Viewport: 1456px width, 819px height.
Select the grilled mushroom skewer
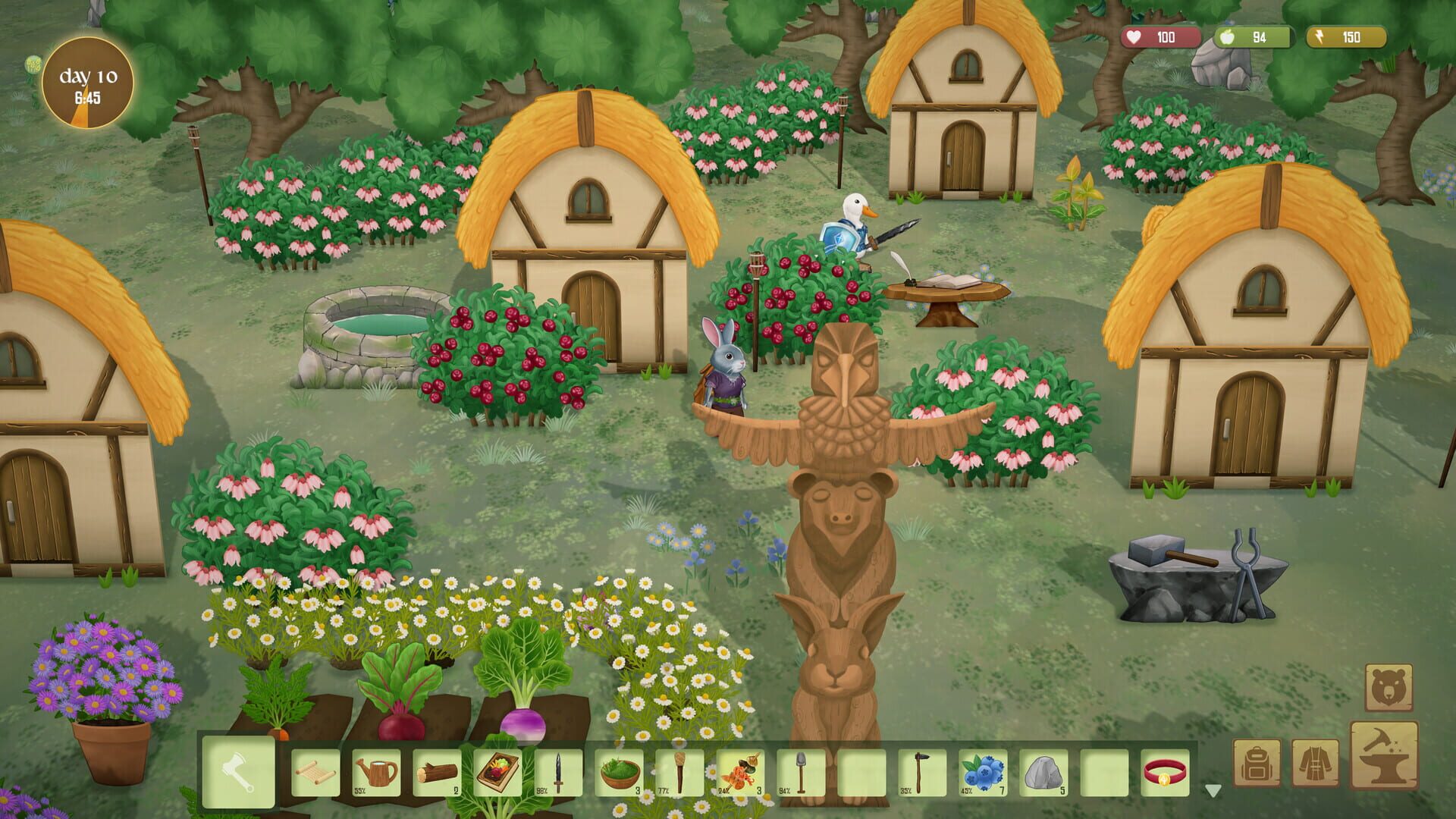coord(740,773)
